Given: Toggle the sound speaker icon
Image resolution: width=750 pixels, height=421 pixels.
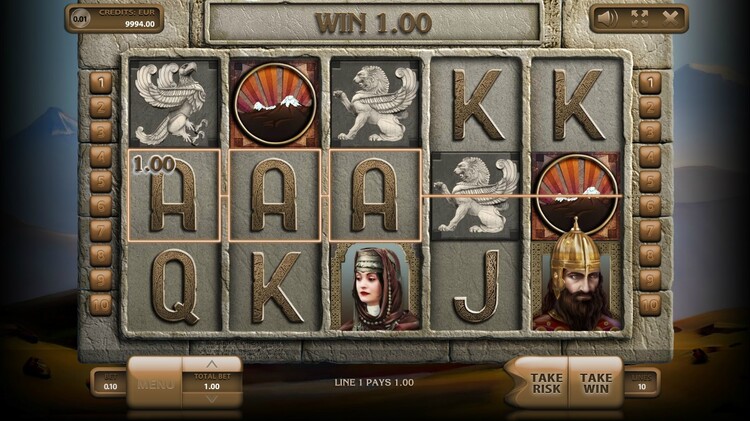Looking at the screenshot, I should click(608, 18).
